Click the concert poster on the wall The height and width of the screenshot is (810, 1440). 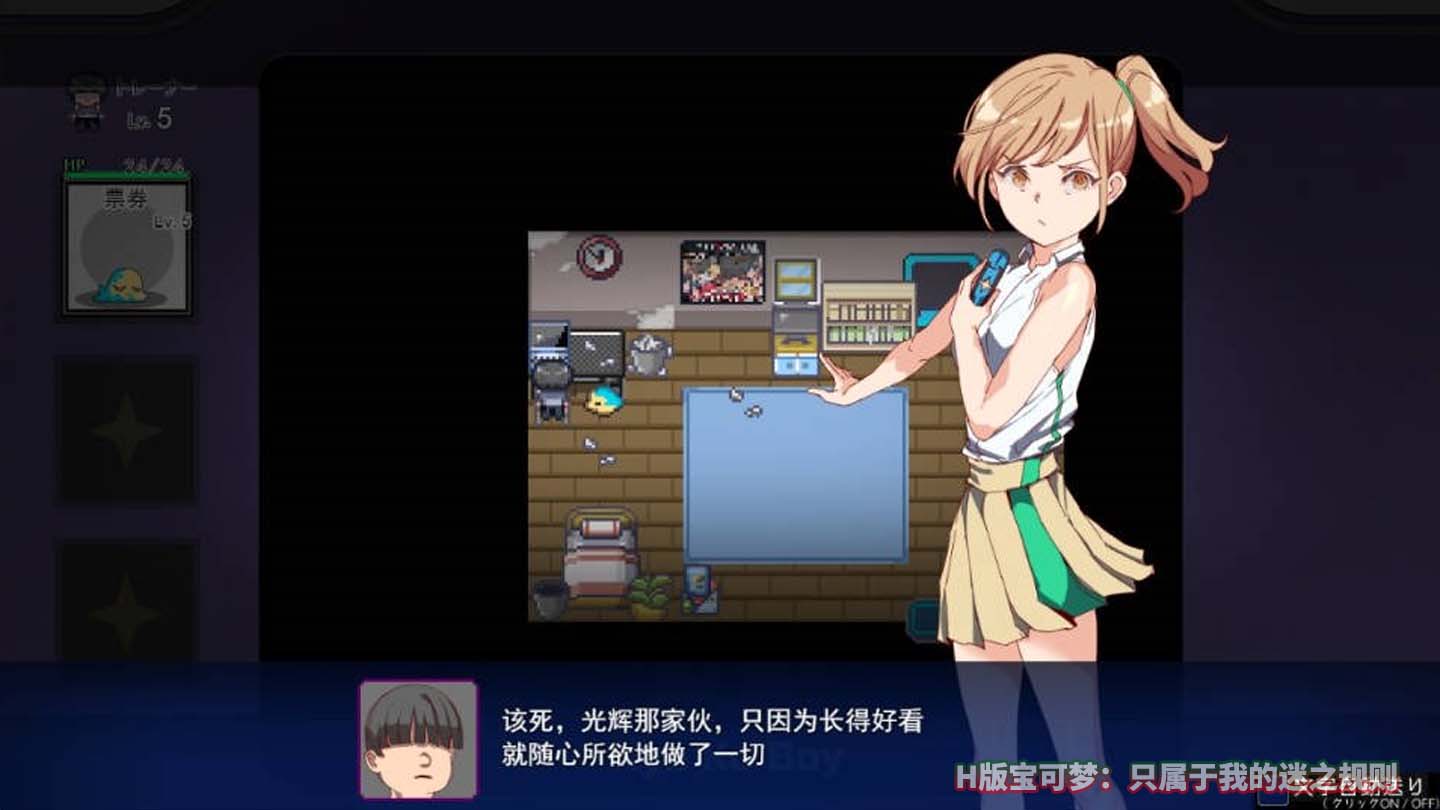coord(722,272)
